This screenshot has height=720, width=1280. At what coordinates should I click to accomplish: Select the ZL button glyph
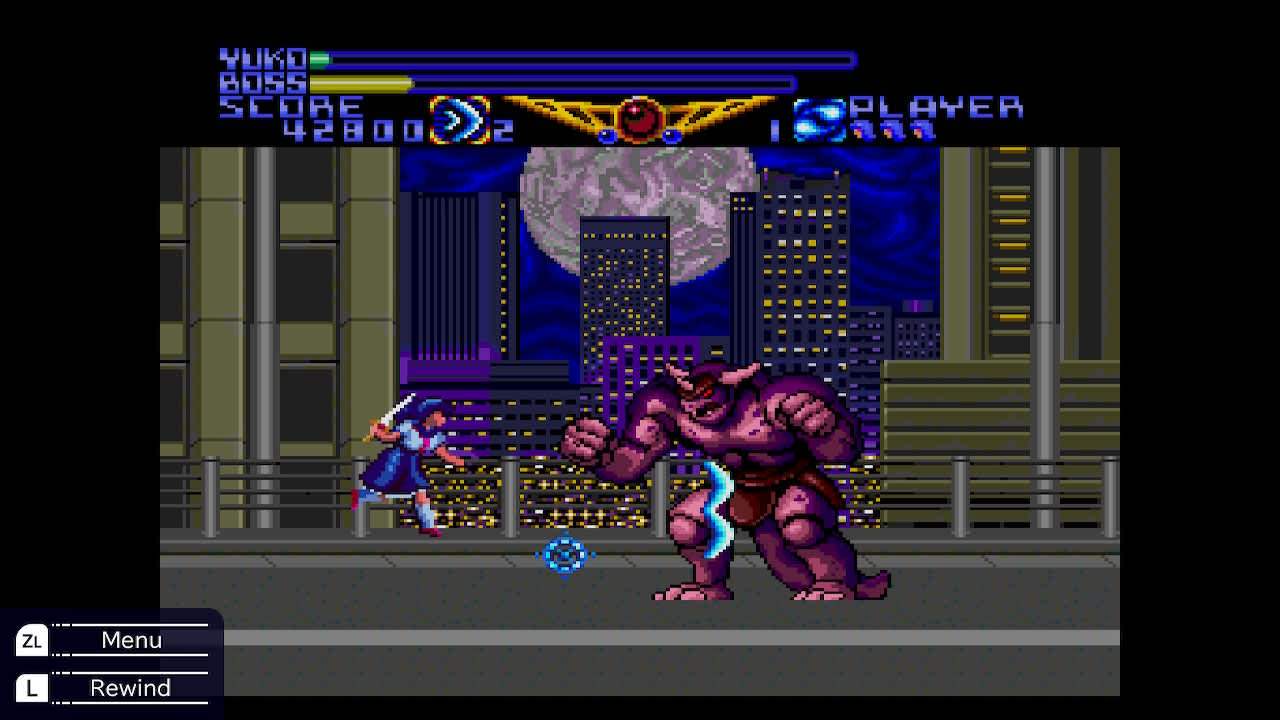(31, 640)
